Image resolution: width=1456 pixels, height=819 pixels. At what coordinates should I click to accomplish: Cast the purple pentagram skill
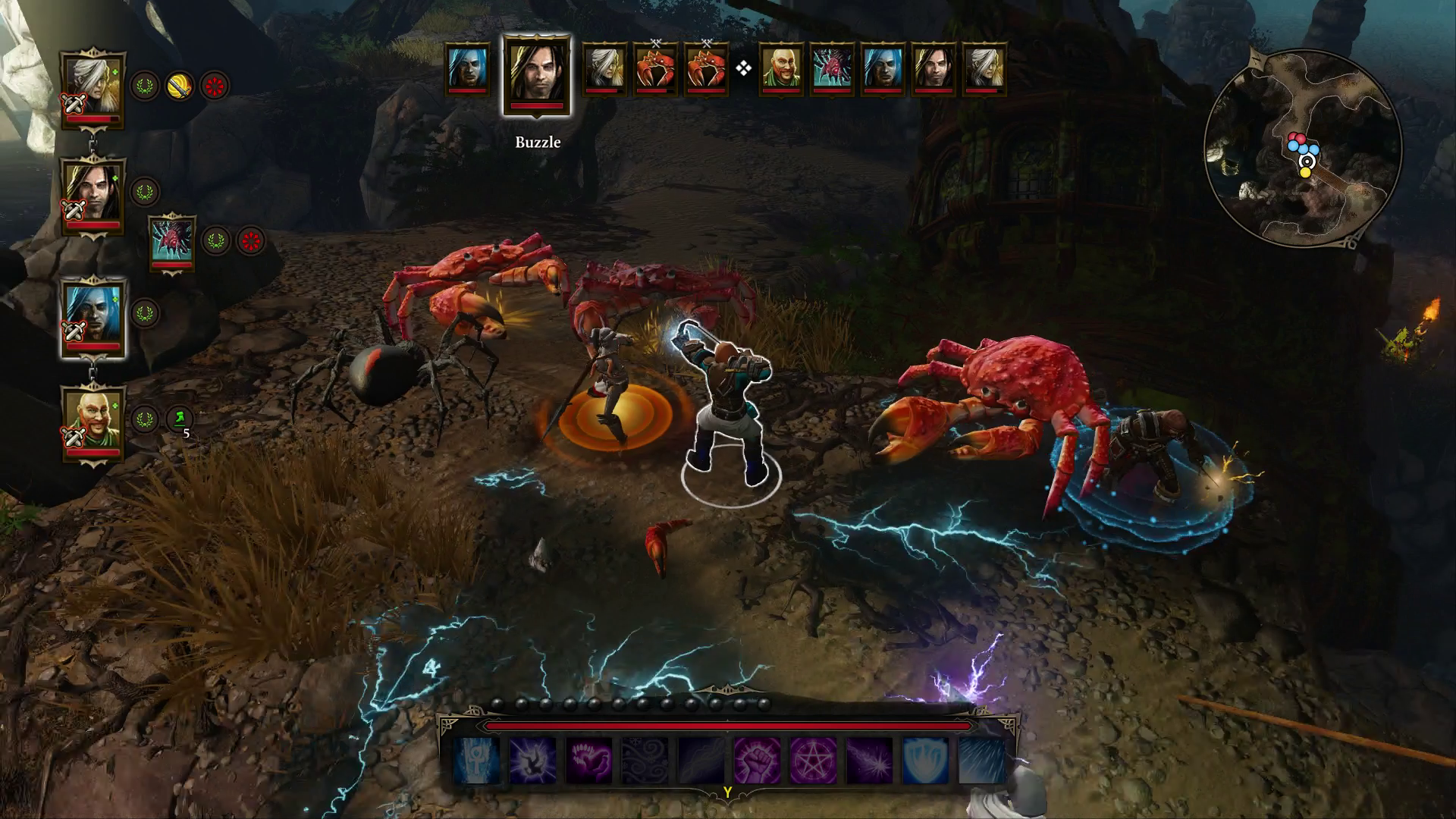[813, 761]
